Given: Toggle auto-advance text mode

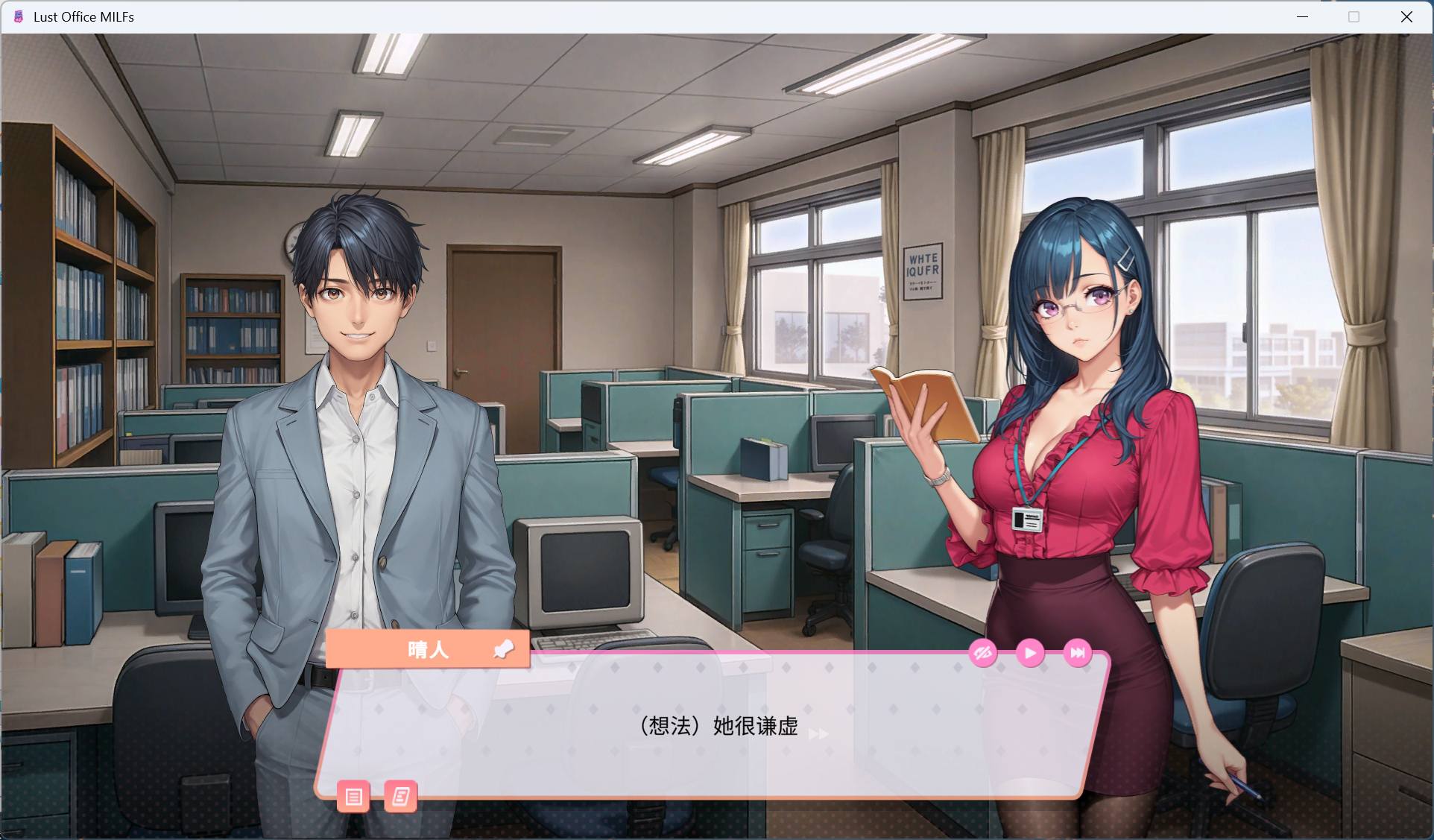Looking at the screenshot, I should tap(1030, 653).
